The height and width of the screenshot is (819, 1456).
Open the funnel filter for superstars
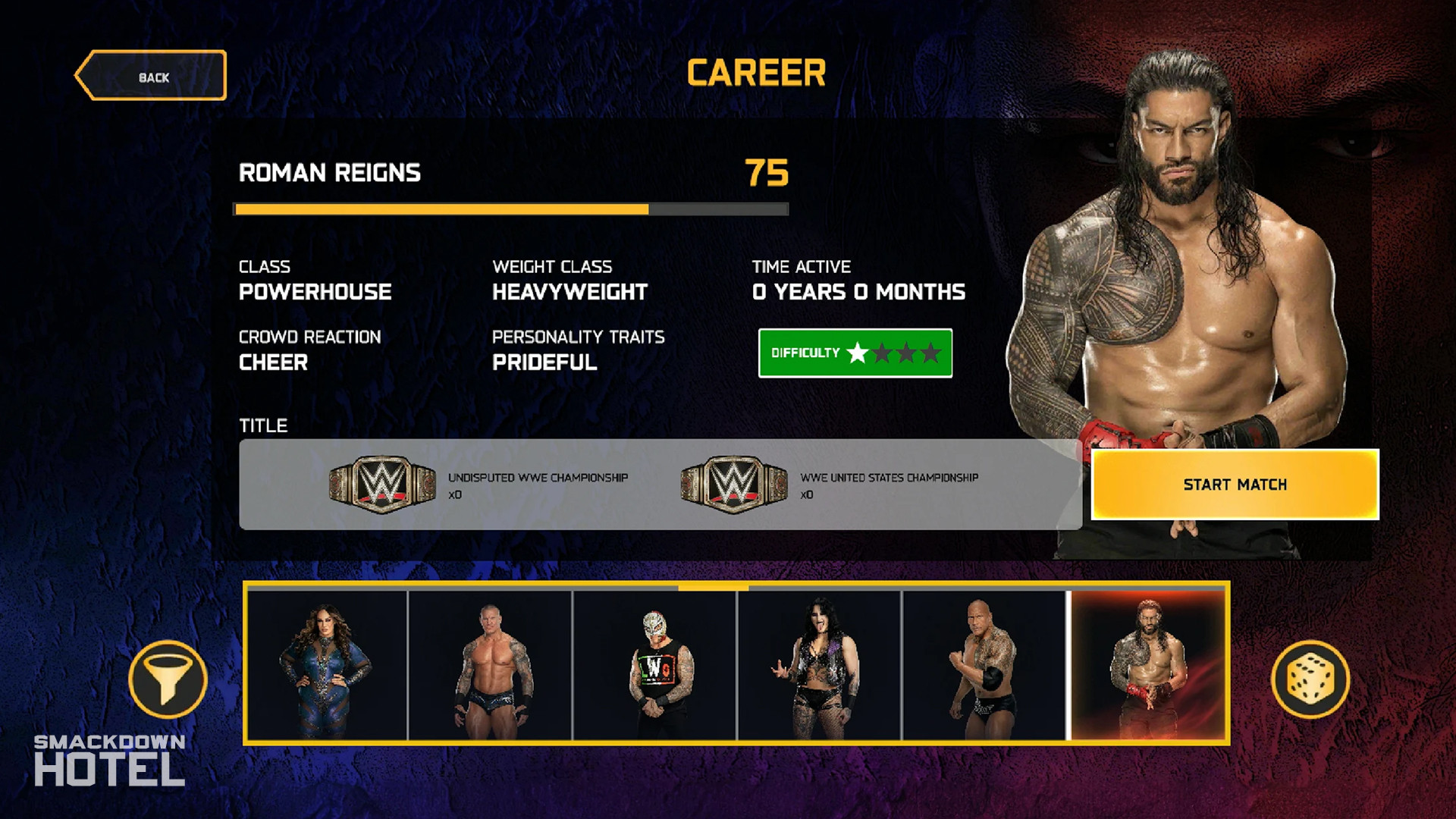(x=168, y=679)
